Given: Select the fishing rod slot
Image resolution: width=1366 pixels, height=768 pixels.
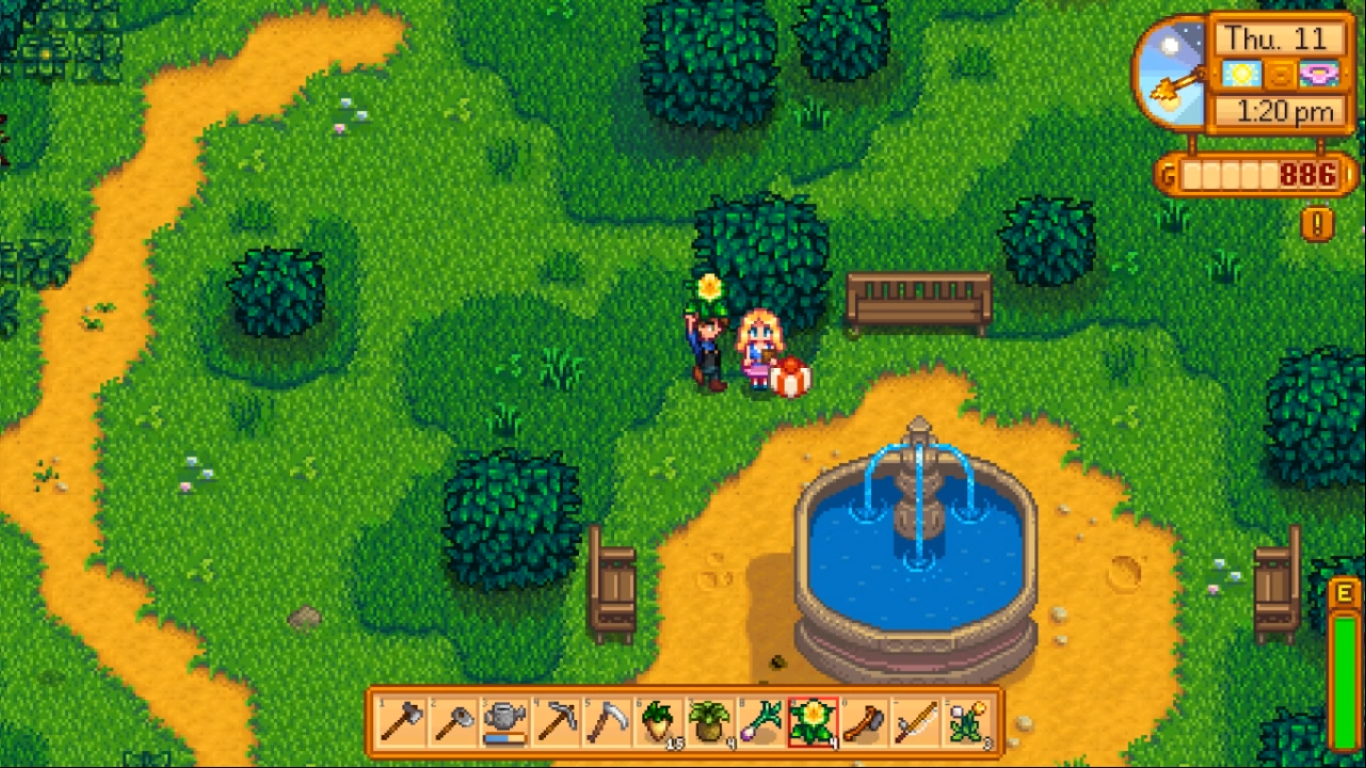Looking at the screenshot, I should [x=915, y=722].
